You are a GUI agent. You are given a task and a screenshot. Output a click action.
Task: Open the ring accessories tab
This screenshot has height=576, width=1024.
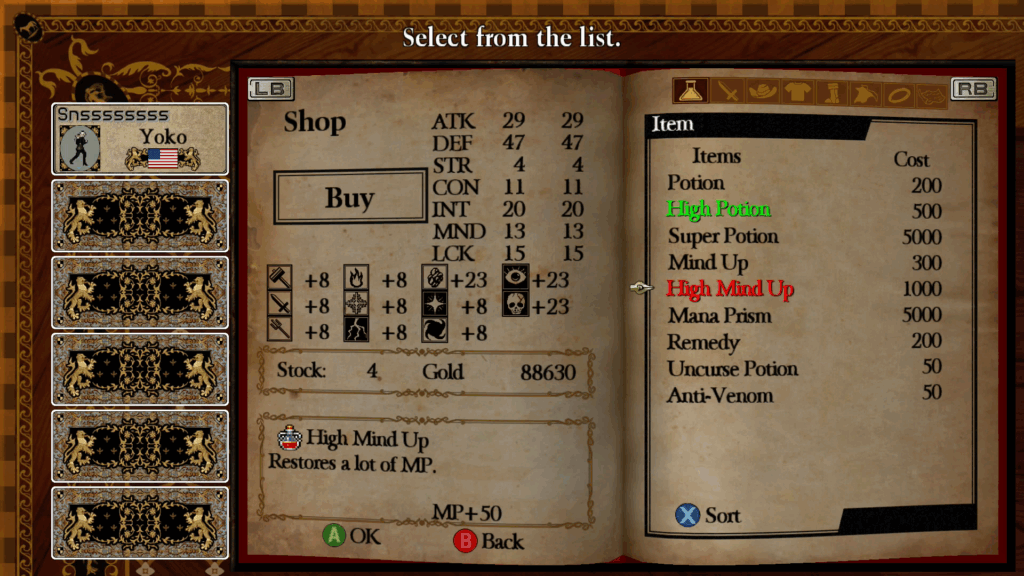(x=899, y=93)
